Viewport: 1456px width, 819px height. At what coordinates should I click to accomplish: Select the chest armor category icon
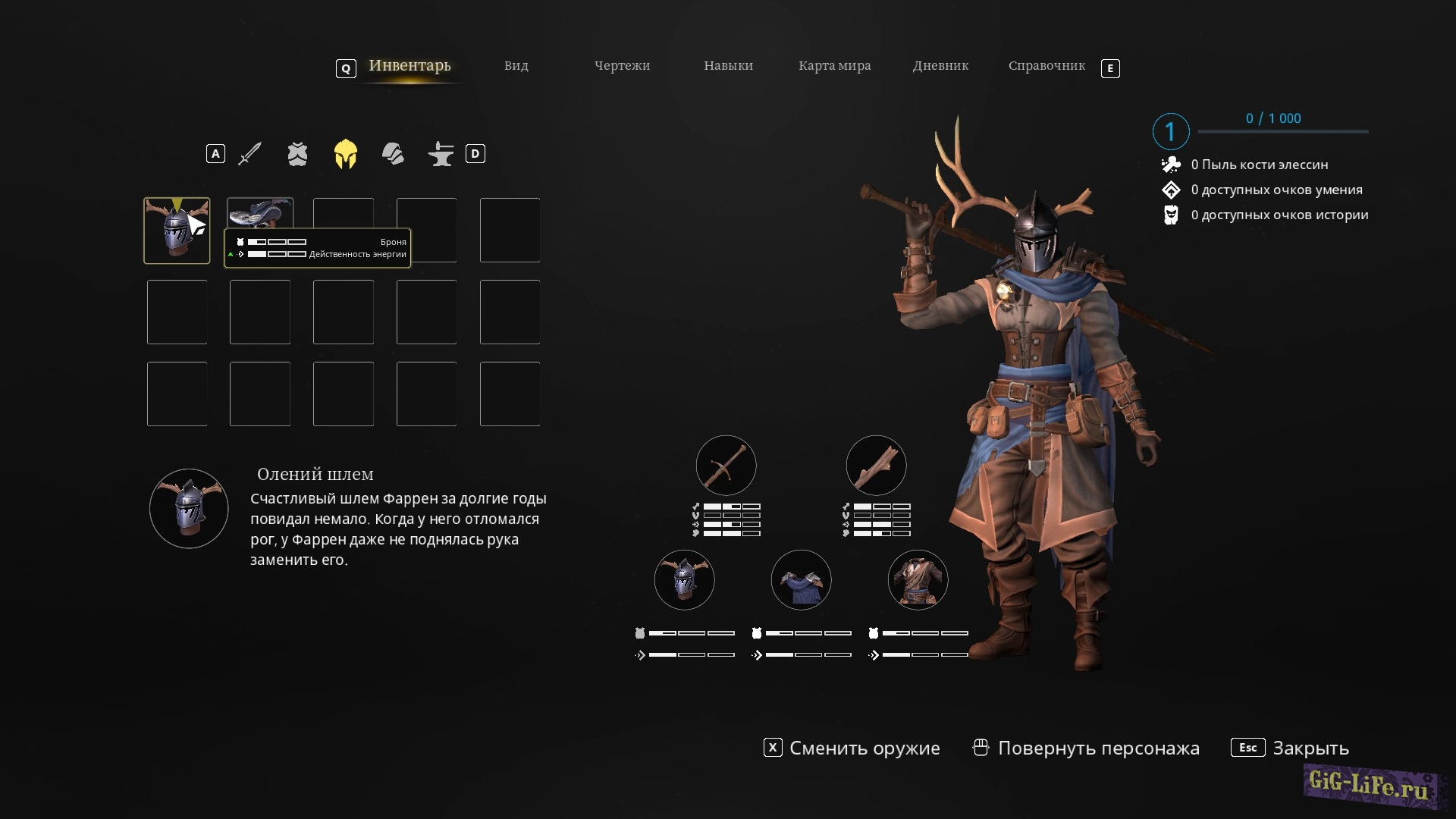pos(297,154)
